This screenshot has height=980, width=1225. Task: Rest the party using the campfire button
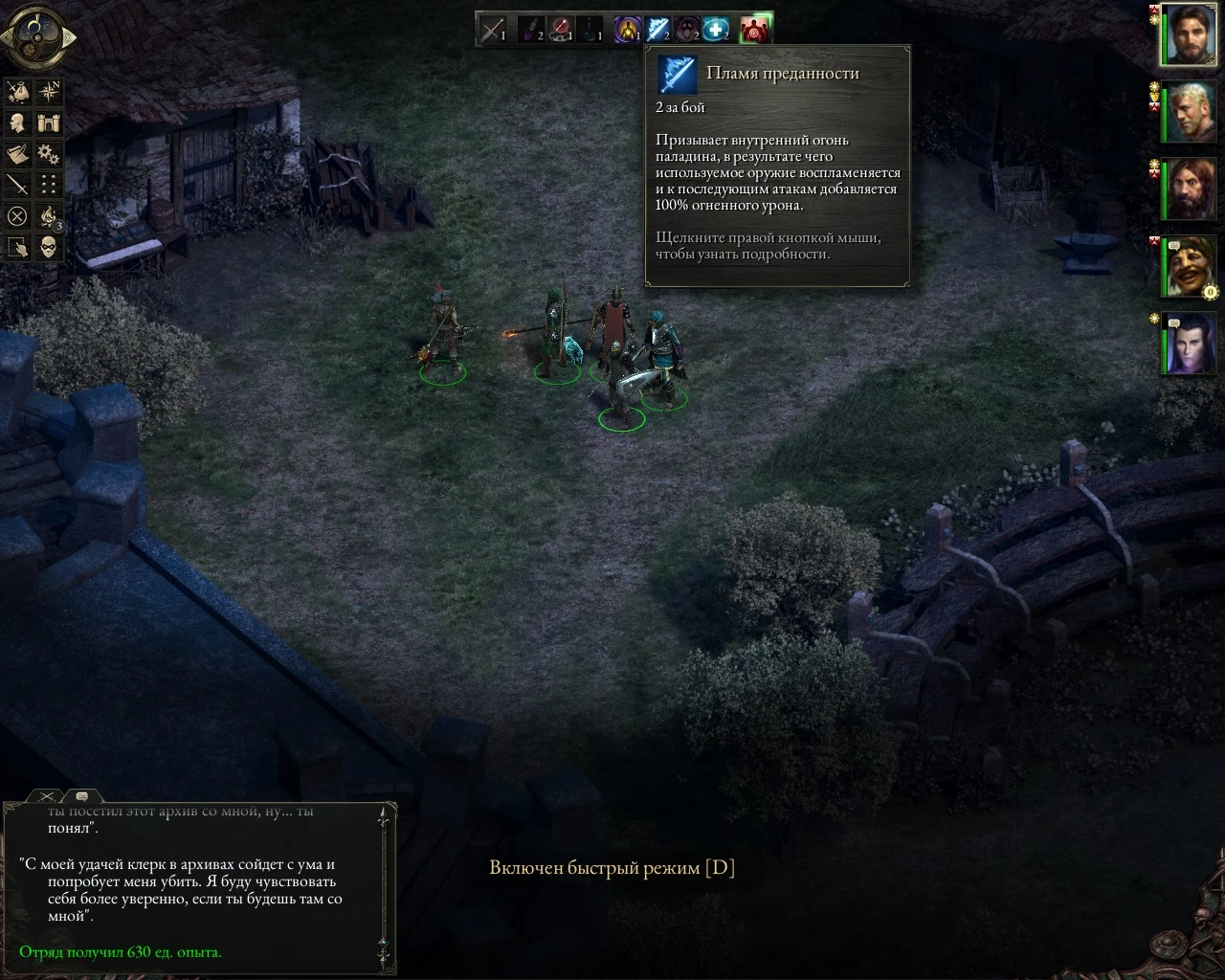[x=50, y=217]
